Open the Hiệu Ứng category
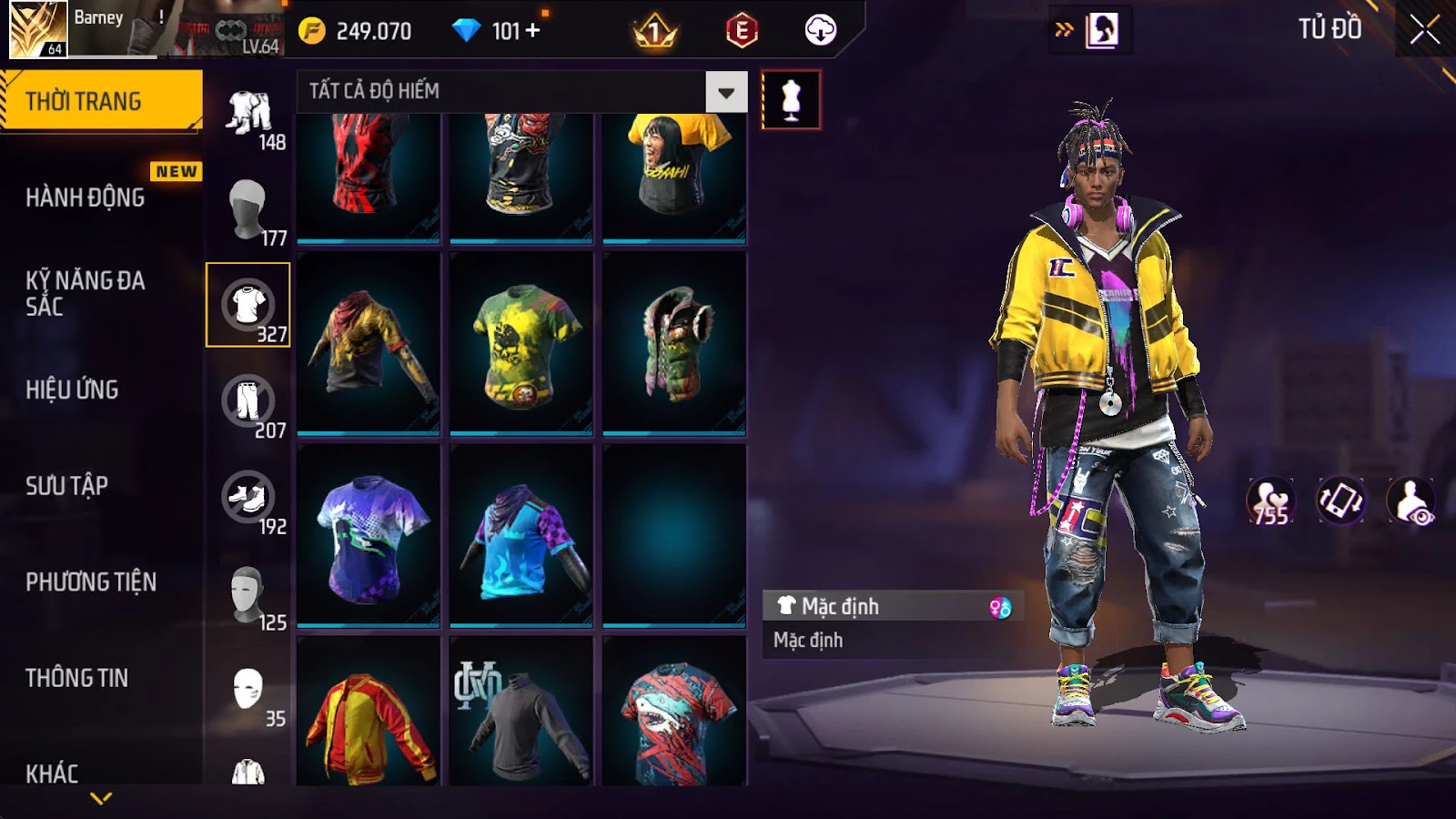 coord(72,389)
